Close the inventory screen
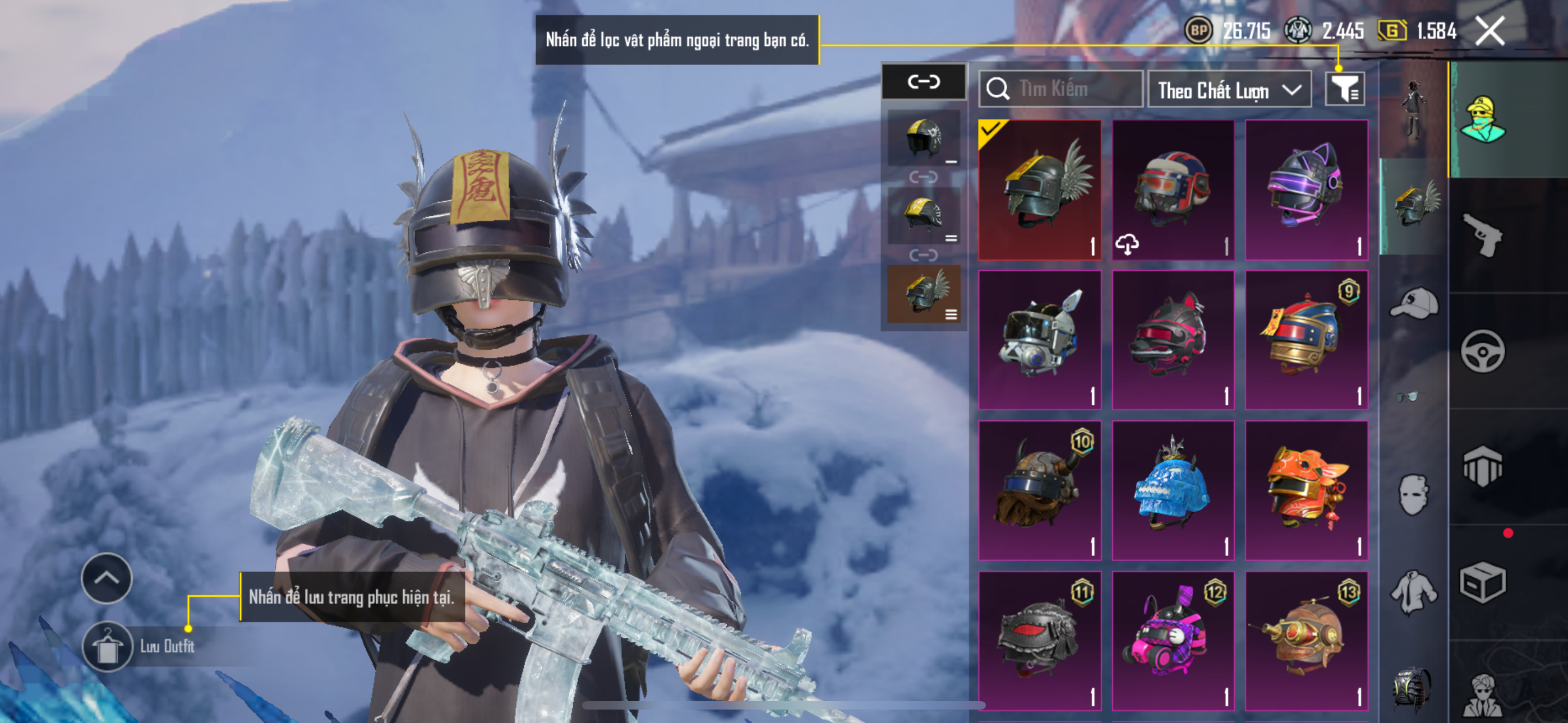 (x=1490, y=30)
